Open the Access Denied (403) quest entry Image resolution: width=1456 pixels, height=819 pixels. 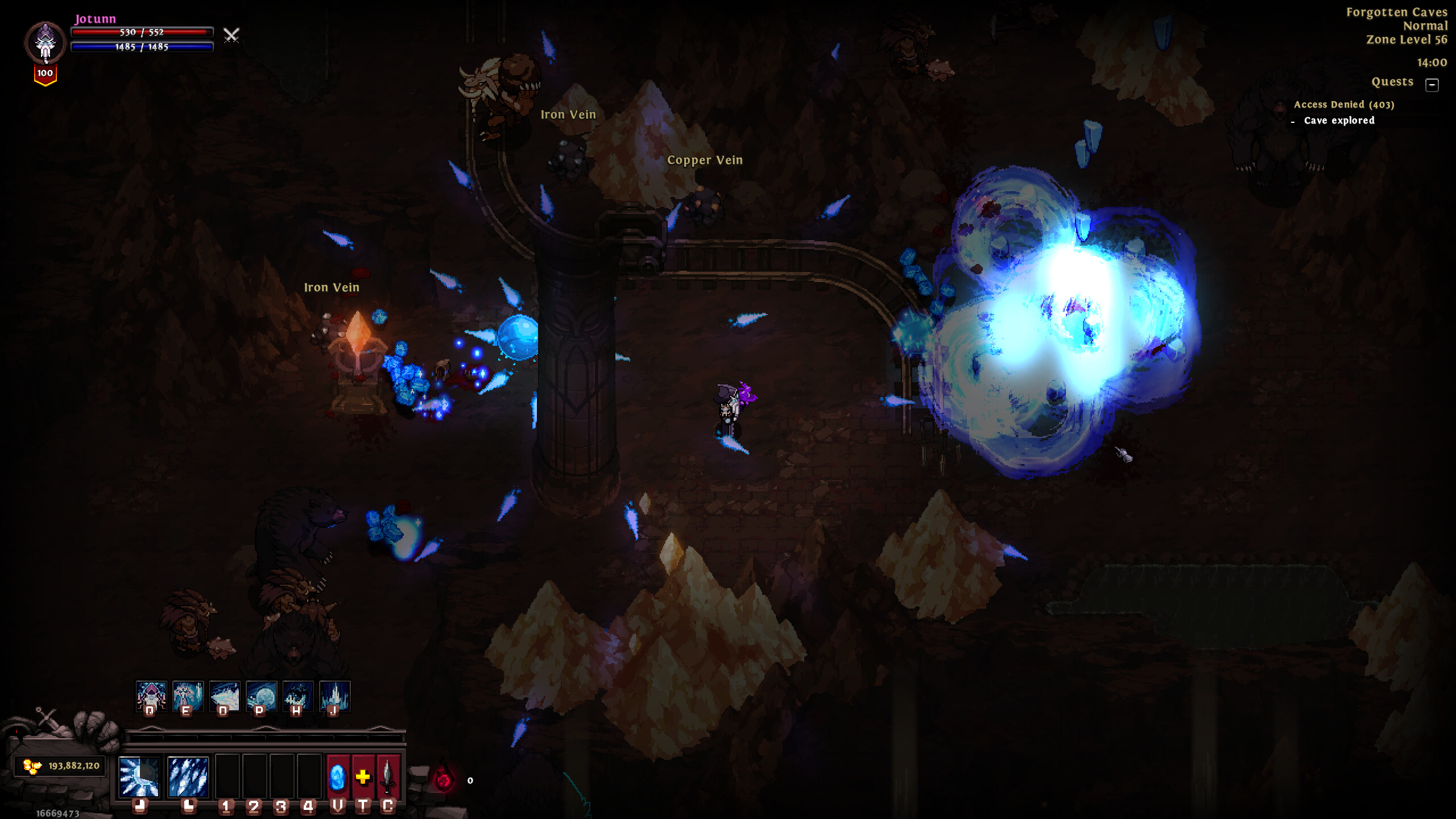point(1345,105)
